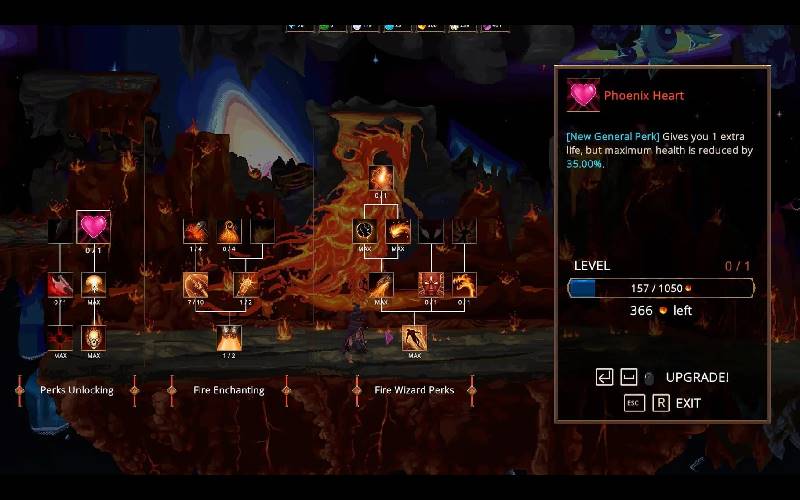800x500 pixels.
Task: Select the leaping figure base wizard perk
Action: pyautogui.click(x=414, y=338)
